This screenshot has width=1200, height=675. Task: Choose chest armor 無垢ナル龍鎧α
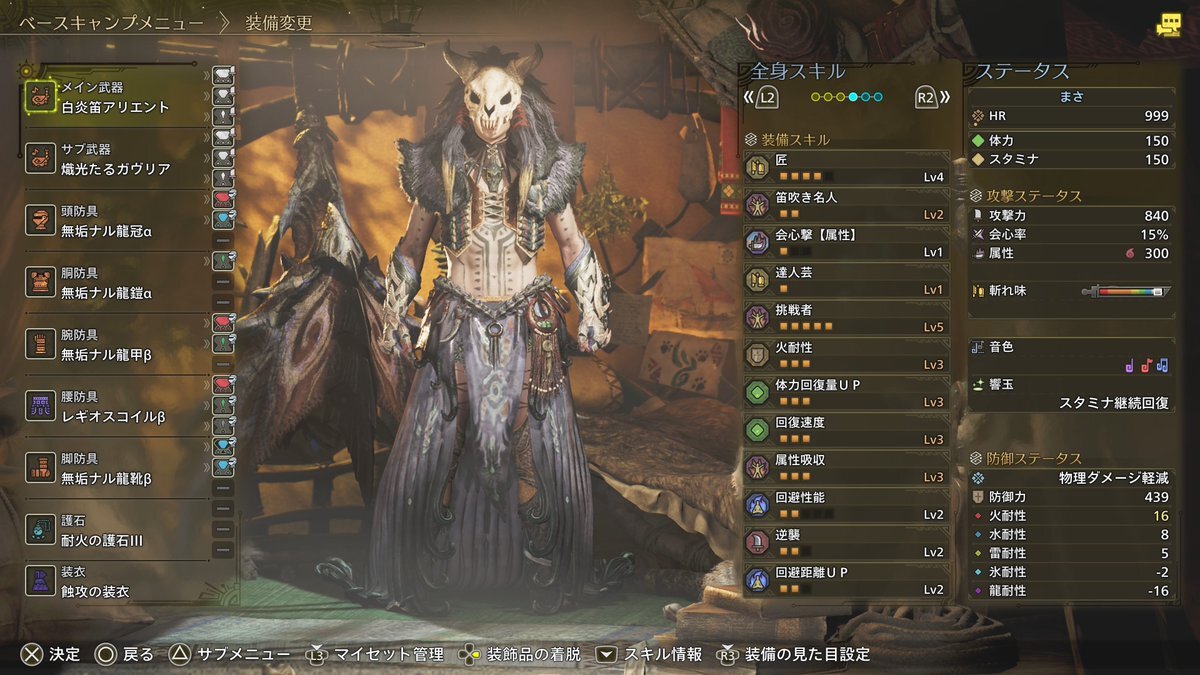[115, 284]
